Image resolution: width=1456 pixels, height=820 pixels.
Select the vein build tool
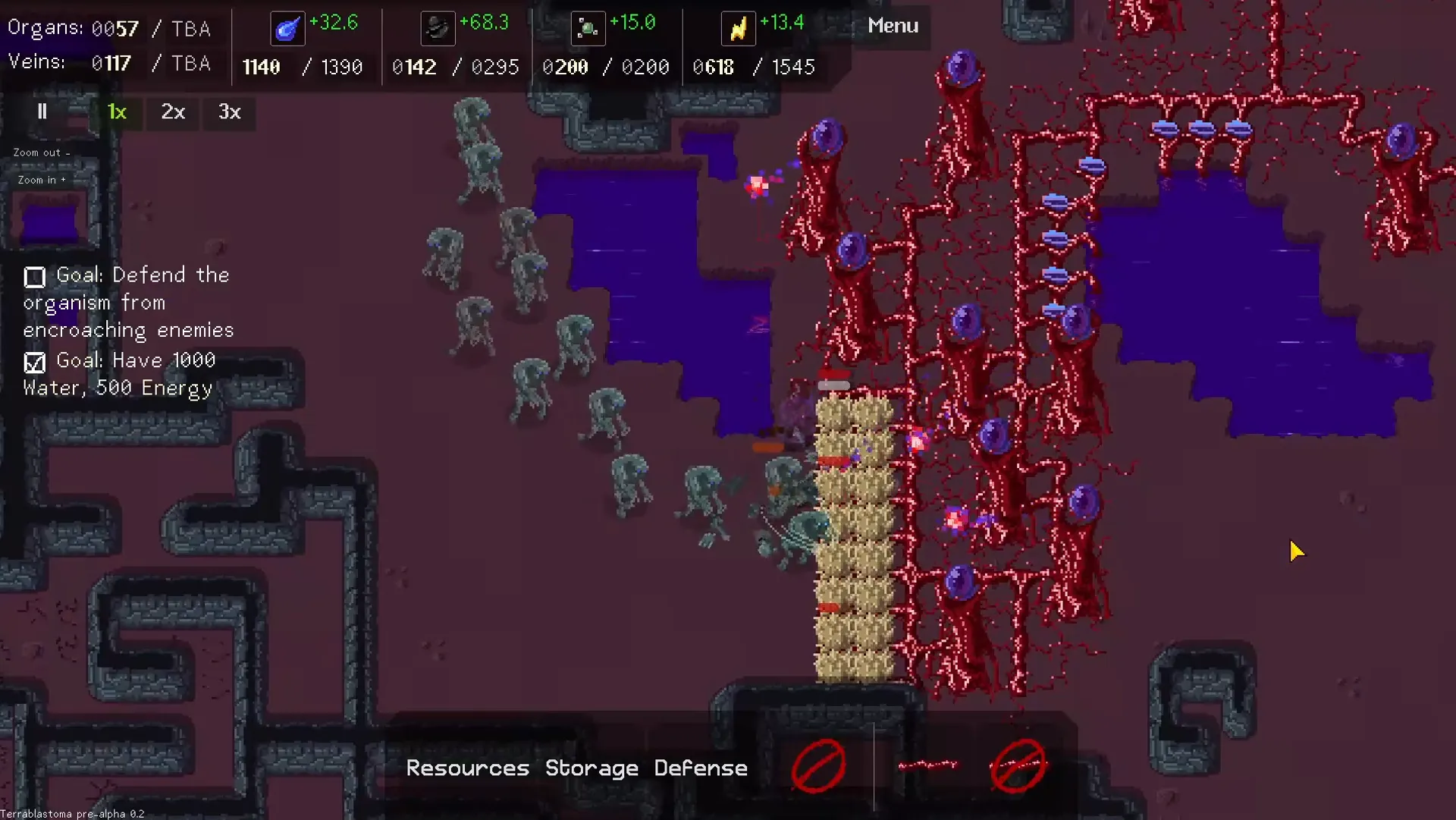(x=927, y=765)
